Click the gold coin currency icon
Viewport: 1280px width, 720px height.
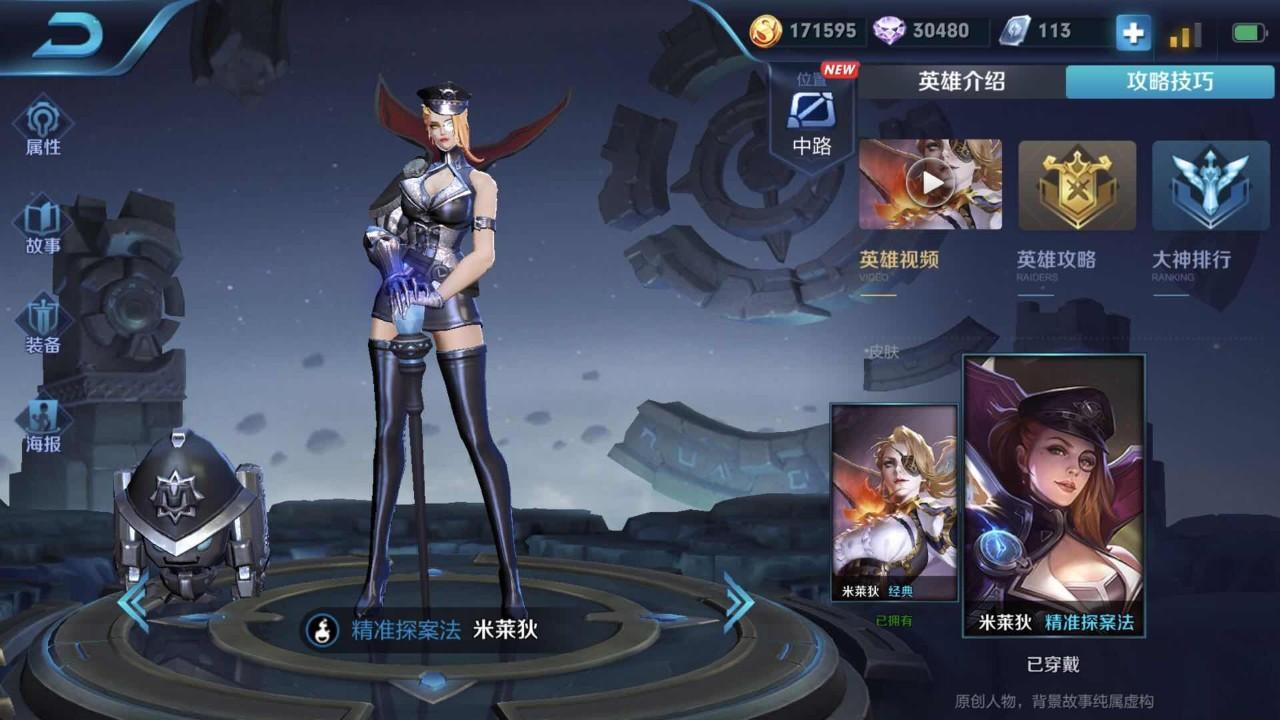766,31
